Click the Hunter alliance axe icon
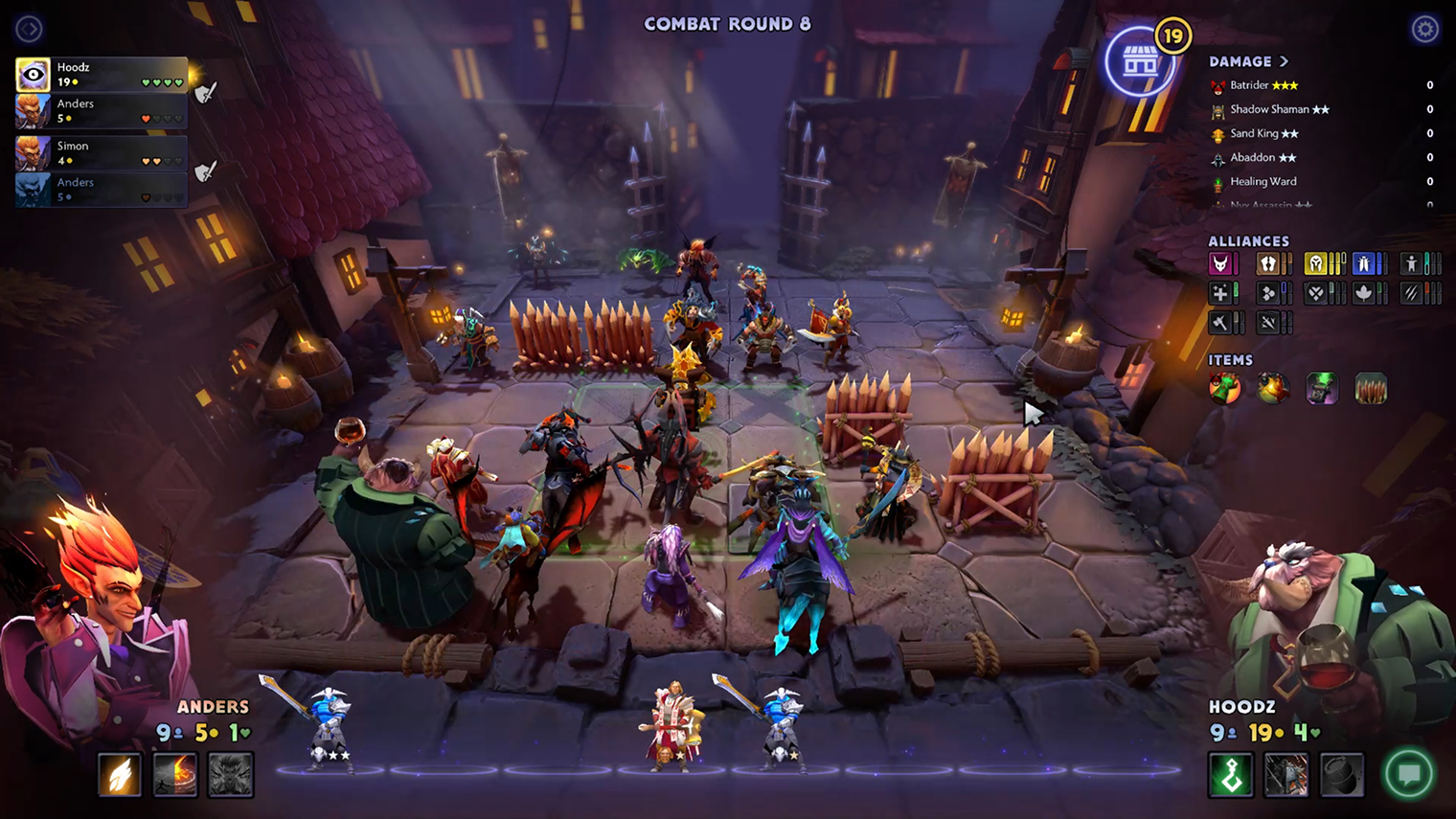Viewport: 1456px width, 819px height. [1222, 322]
